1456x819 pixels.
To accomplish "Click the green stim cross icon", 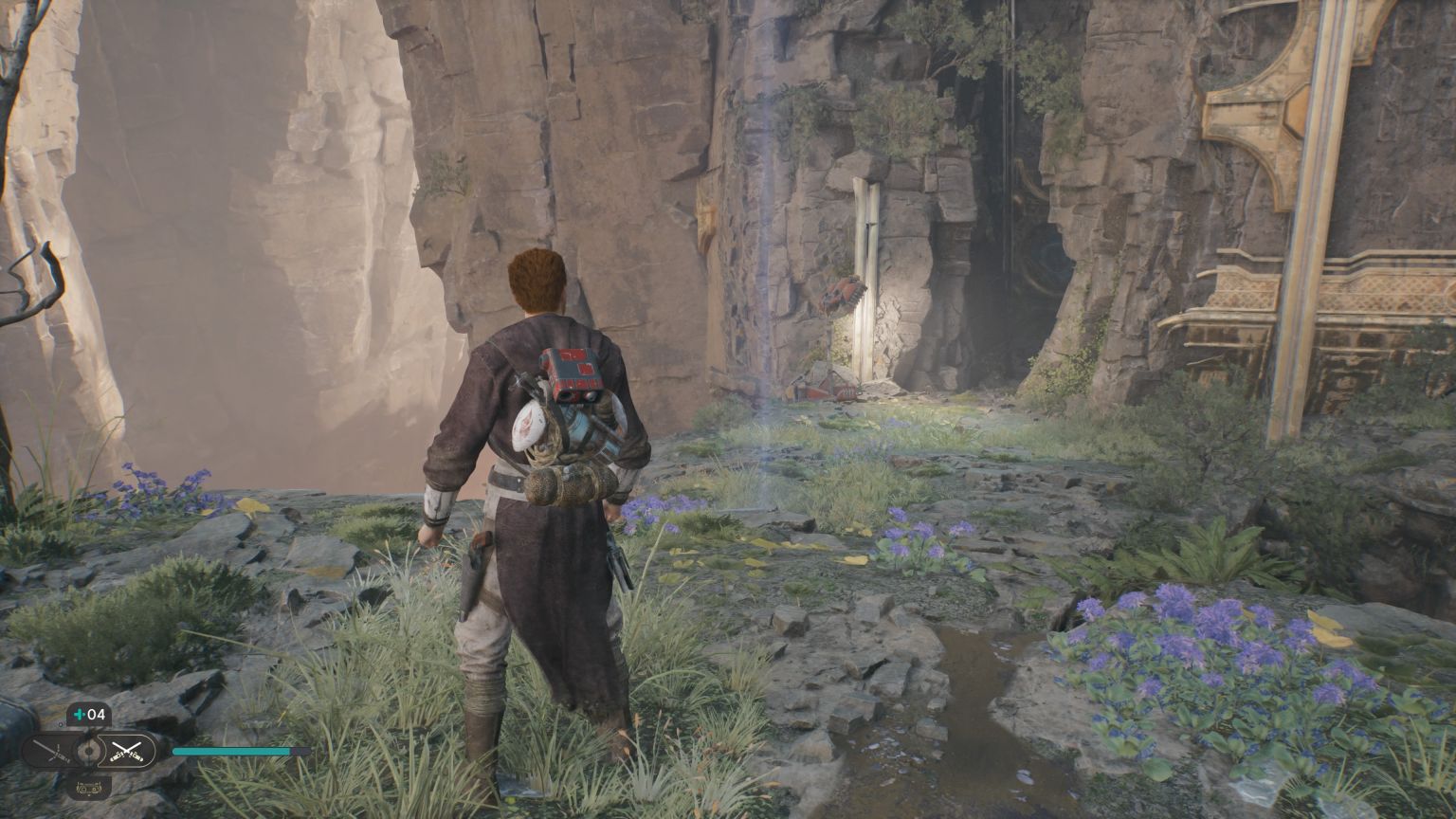I will click(x=78, y=714).
